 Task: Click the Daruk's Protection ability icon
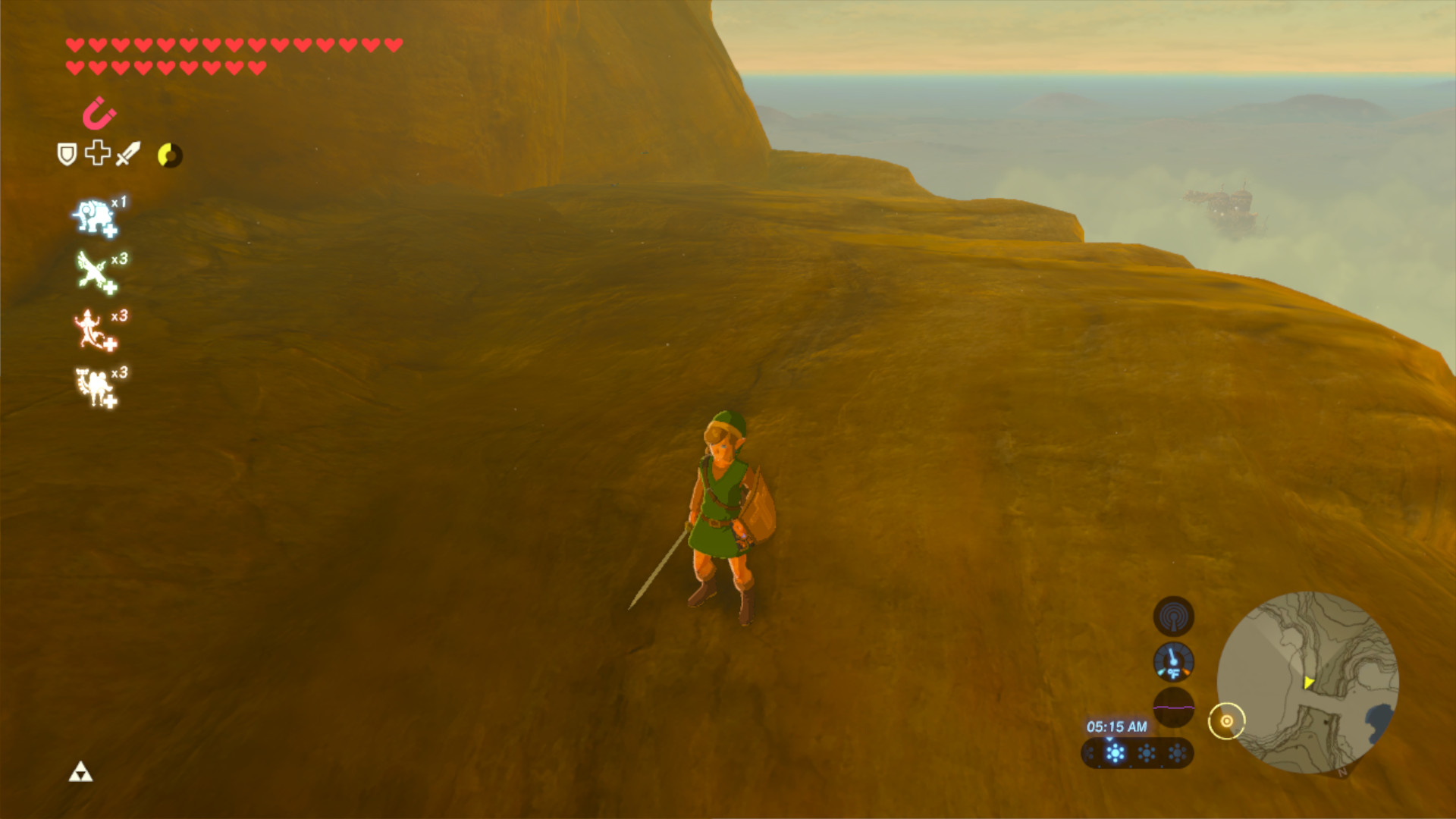tap(93, 325)
